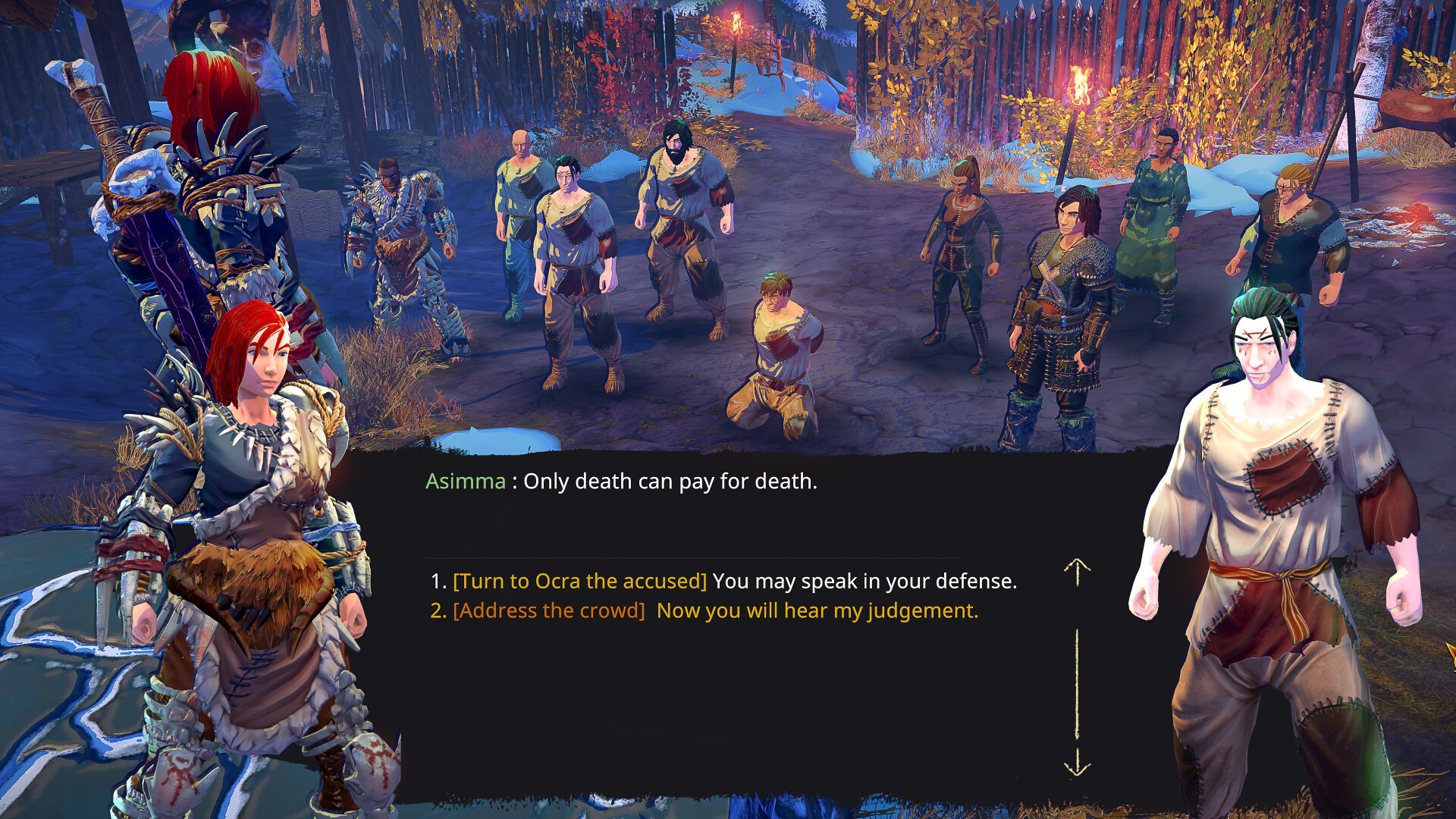Click the dialogue scroll up arrow
Viewport: 1456px width, 819px height.
click(x=1076, y=572)
